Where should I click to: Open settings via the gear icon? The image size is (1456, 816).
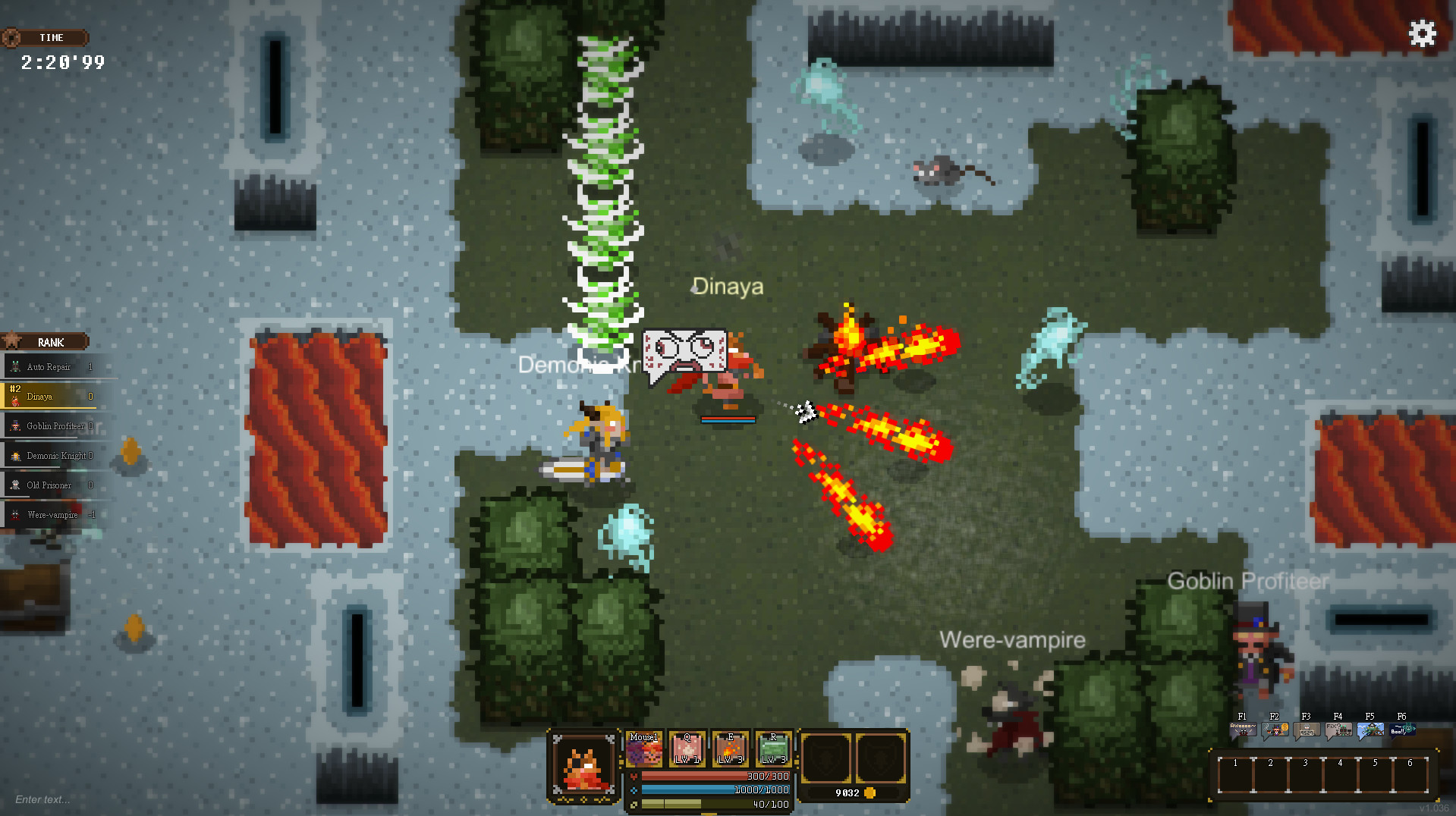coord(1422,34)
